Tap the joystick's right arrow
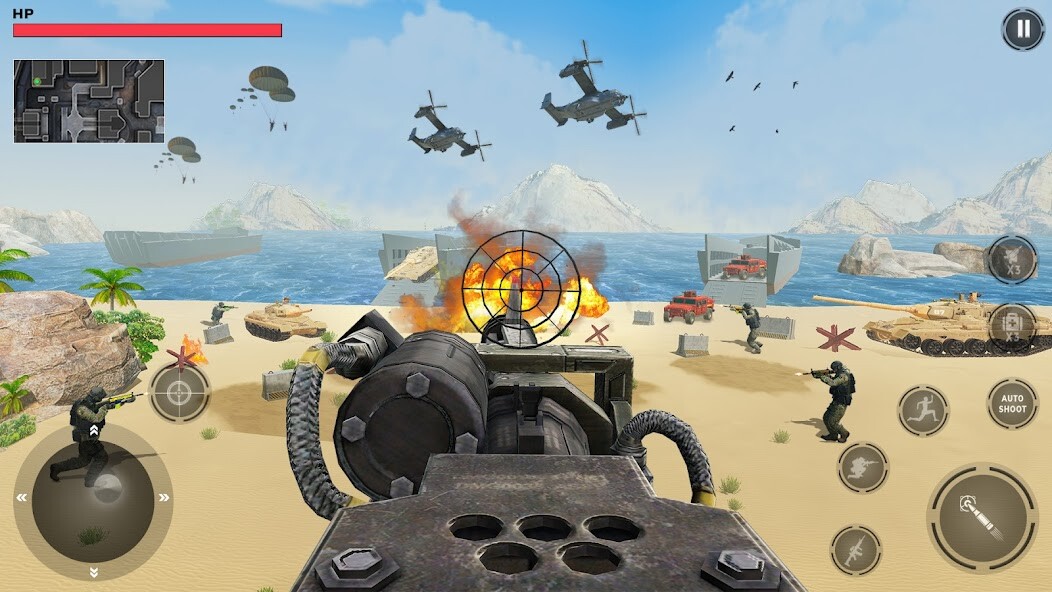This screenshot has height=592, width=1052. (x=164, y=497)
